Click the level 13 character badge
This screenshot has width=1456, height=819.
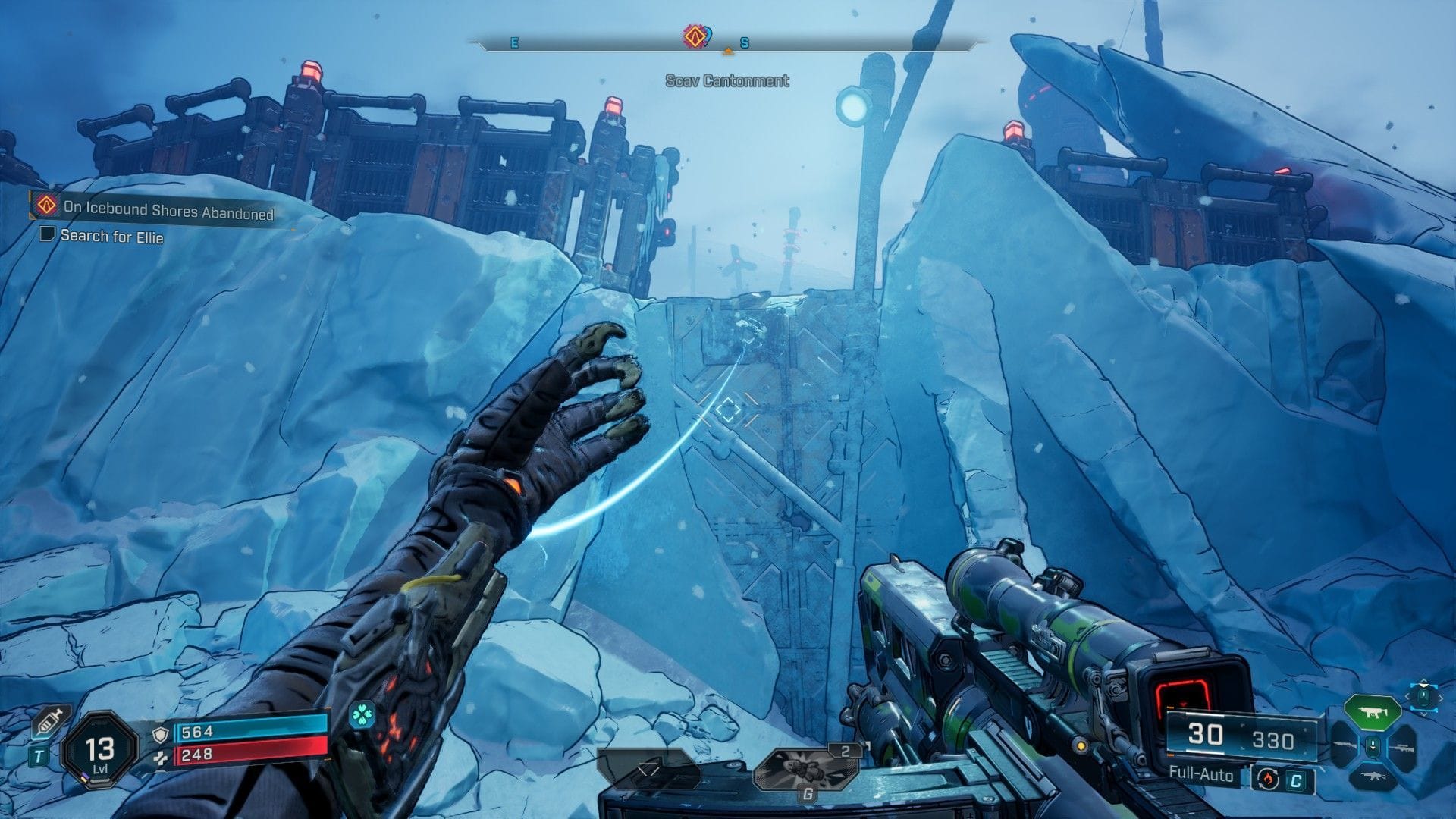[x=100, y=750]
